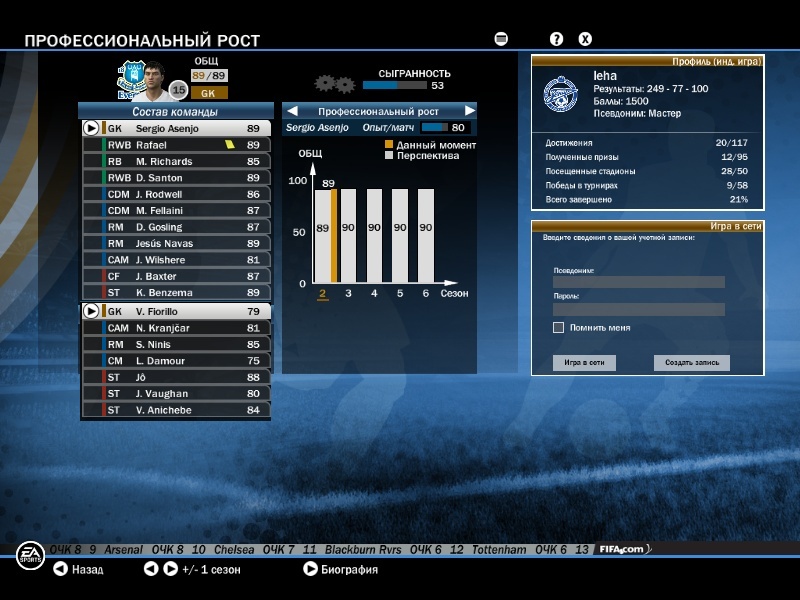This screenshot has width=800, height=600.
Task: Click the Псевдоним input field
Action: tap(638, 282)
